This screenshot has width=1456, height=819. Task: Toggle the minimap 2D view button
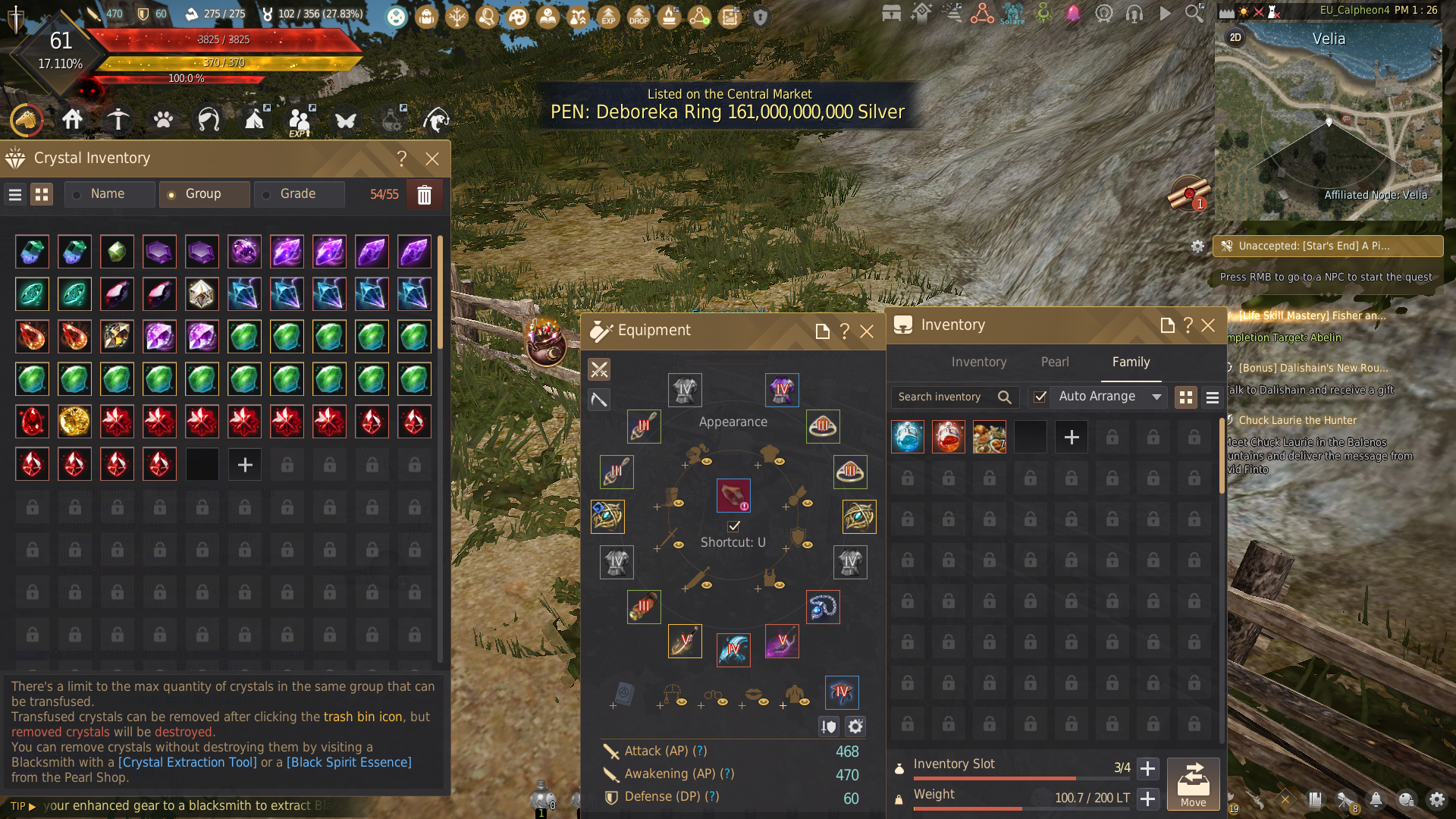(x=1235, y=37)
